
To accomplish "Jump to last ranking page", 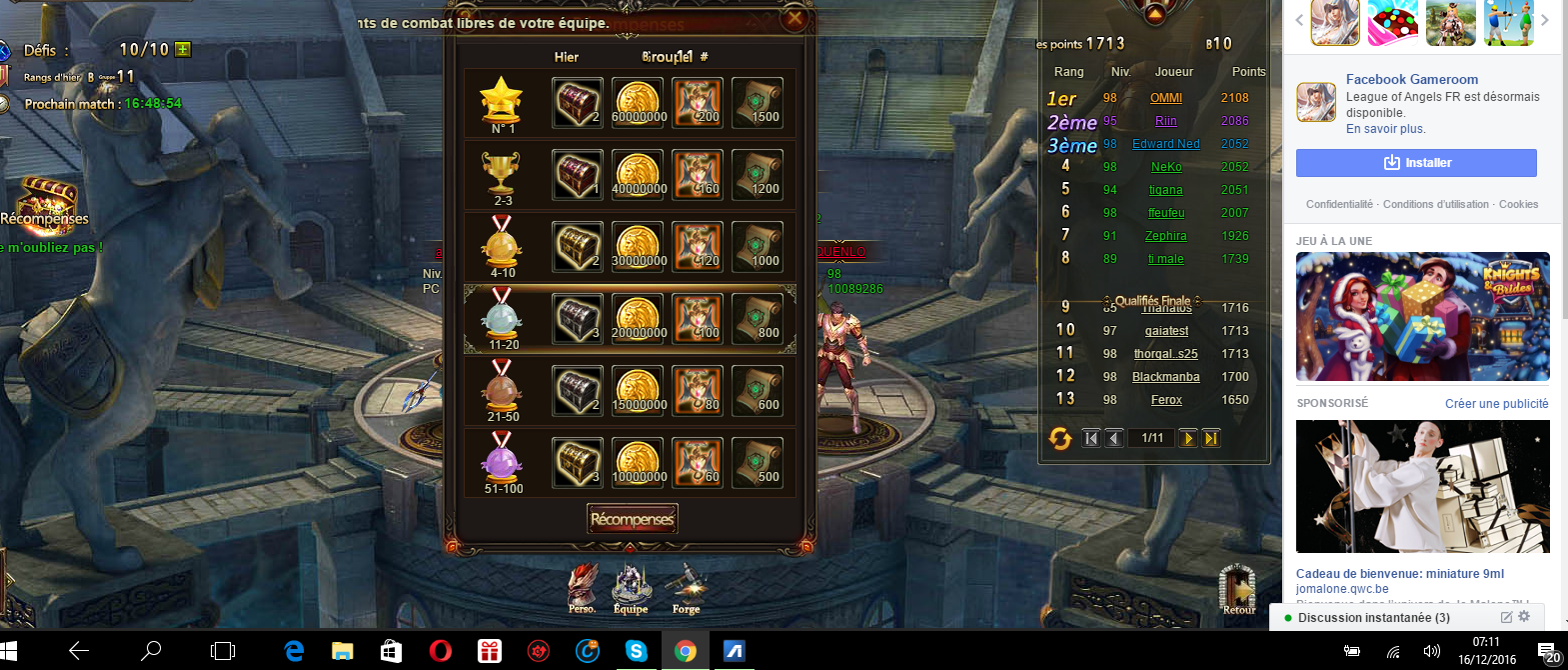I will (1211, 438).
